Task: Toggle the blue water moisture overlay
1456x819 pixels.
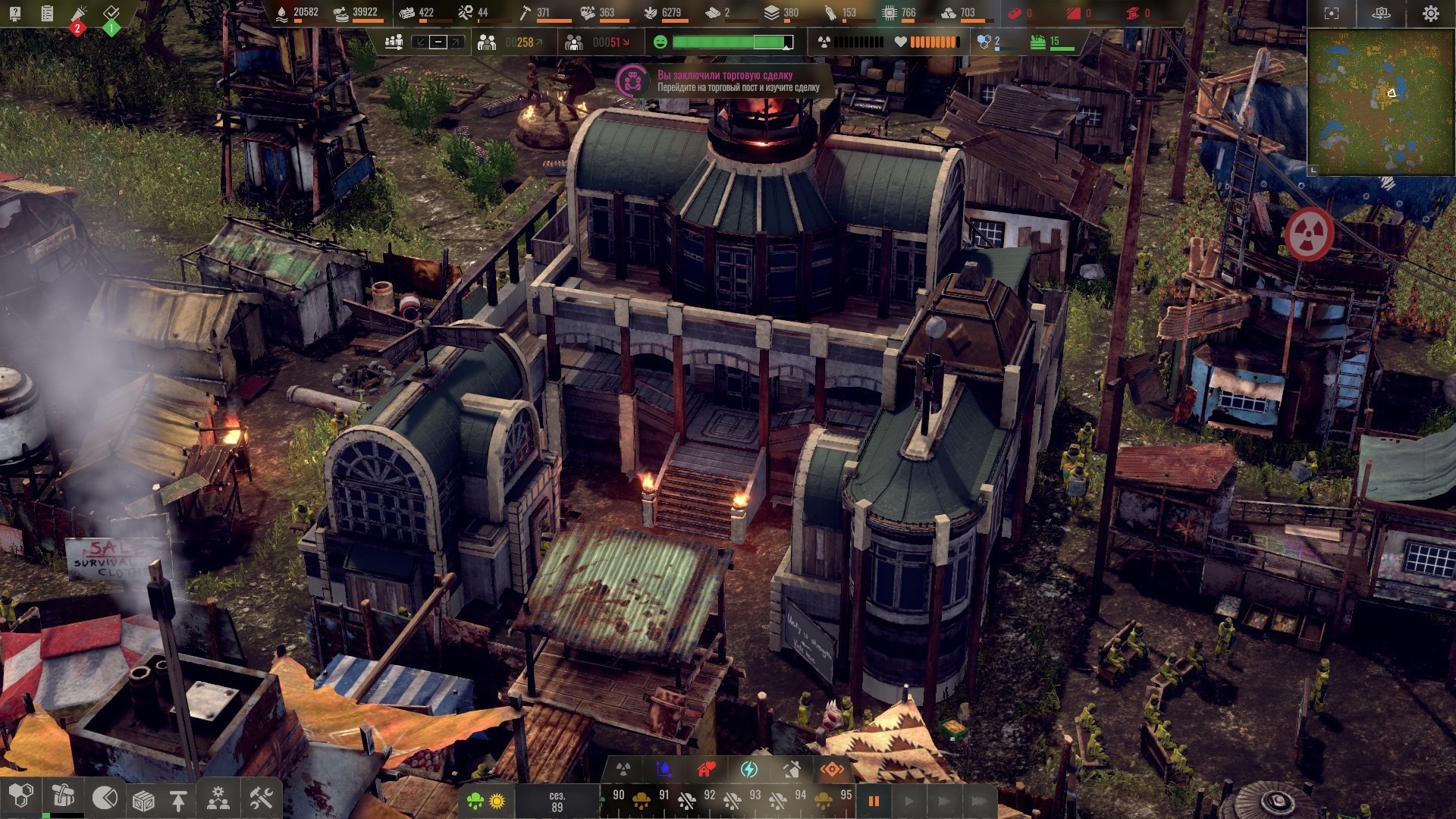Action: [x=664, y=770]
